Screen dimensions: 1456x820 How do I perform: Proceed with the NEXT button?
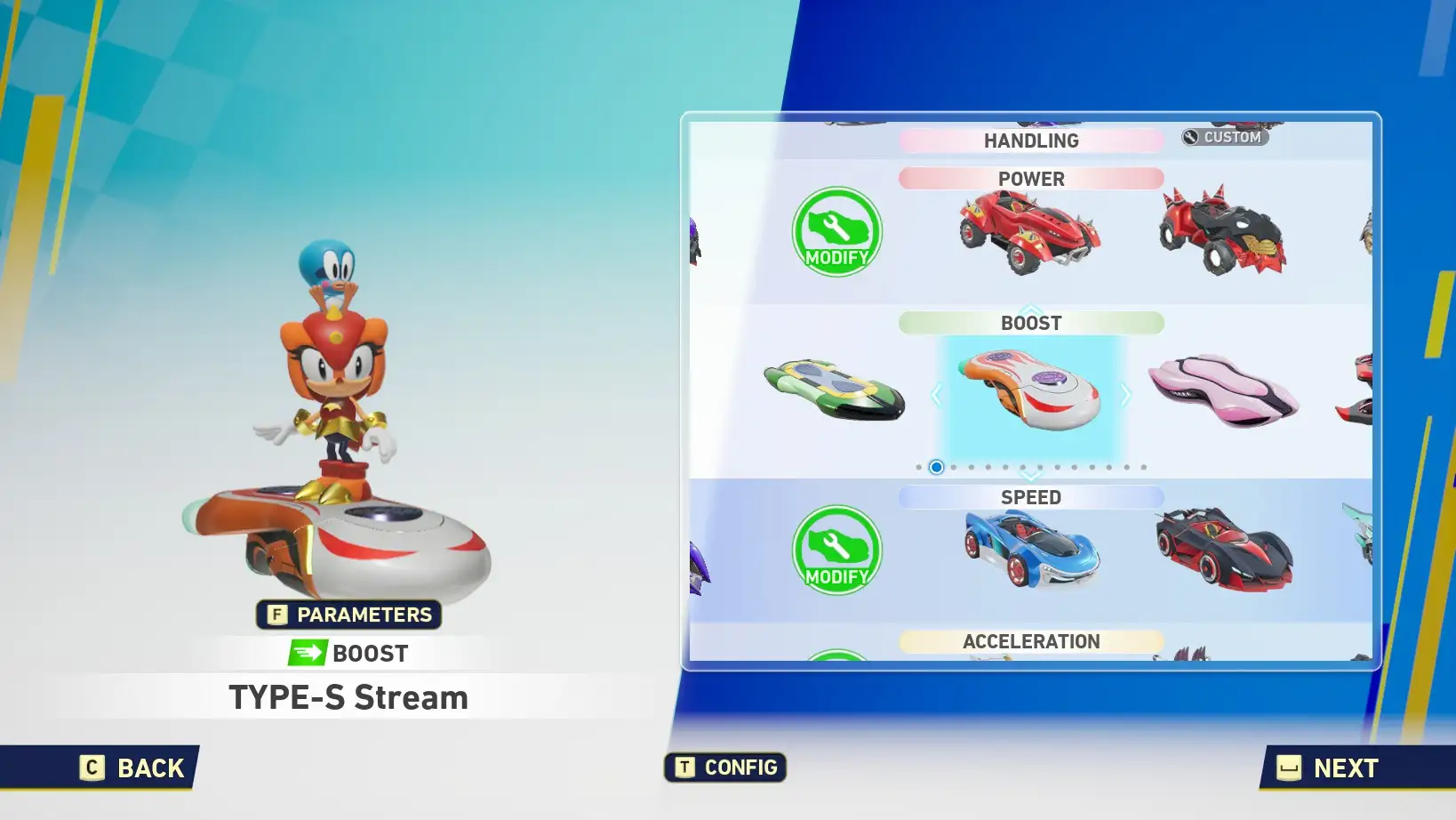click(x=1330, y=768)
